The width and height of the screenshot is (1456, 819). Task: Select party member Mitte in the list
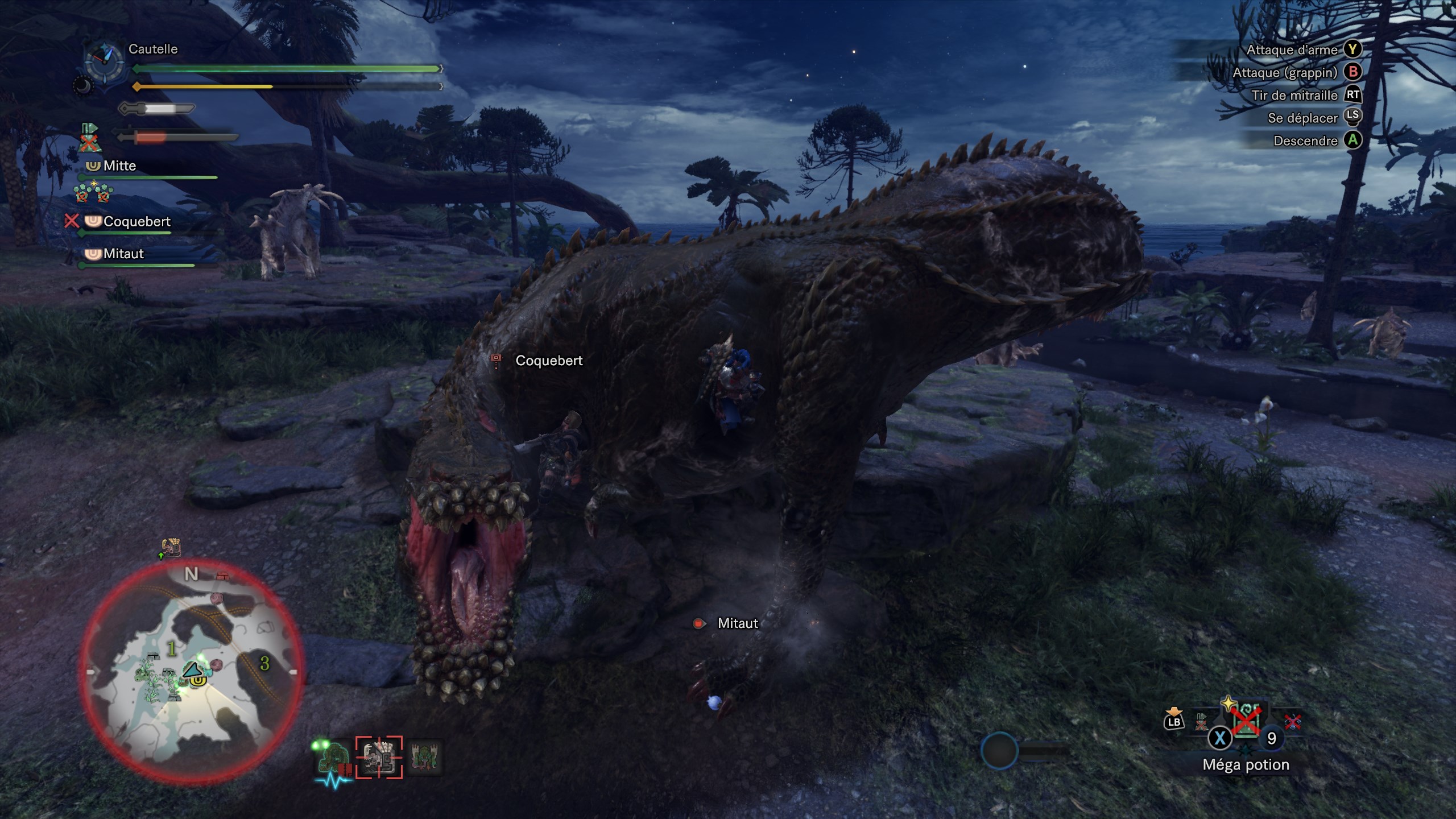click(119, 166)
